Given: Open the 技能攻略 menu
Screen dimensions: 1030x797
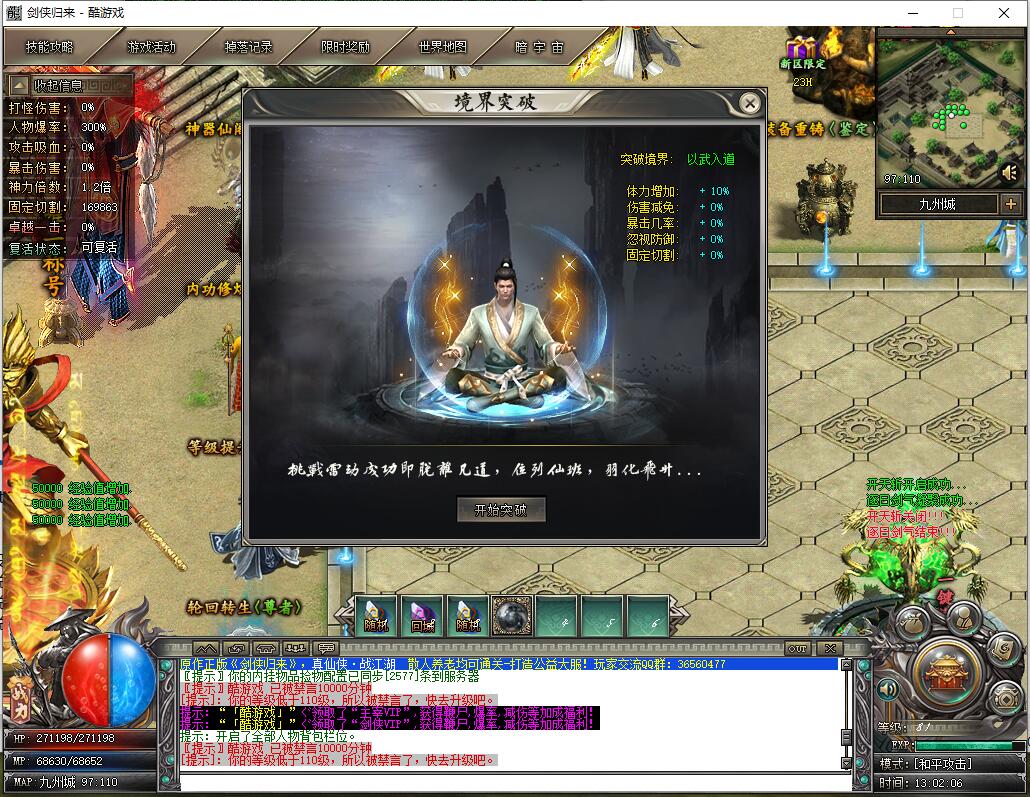Looking at the screenshot, I should coord(50,47).
